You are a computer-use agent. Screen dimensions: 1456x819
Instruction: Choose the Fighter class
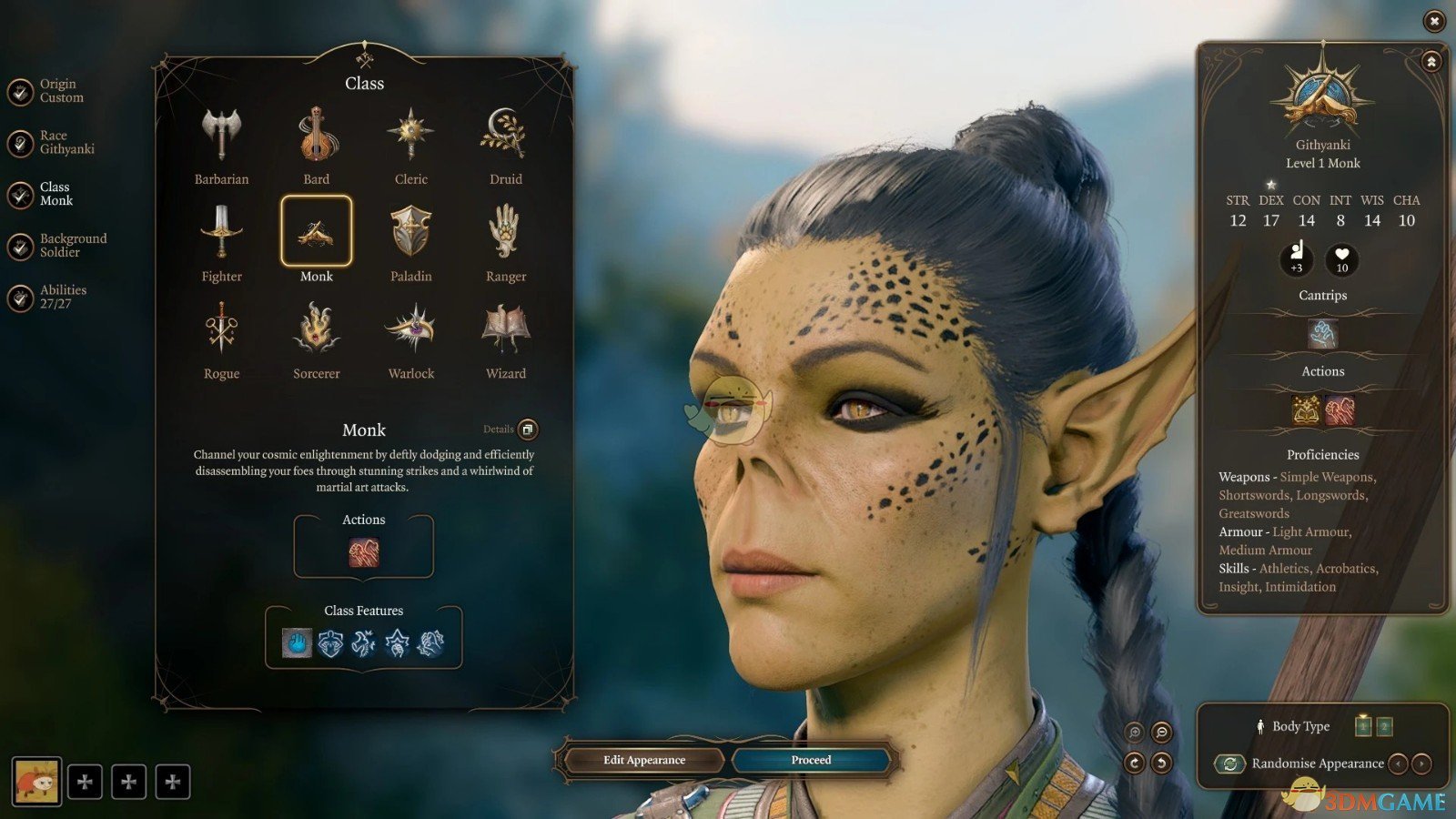pyautogui.click(x=221, y=233)
